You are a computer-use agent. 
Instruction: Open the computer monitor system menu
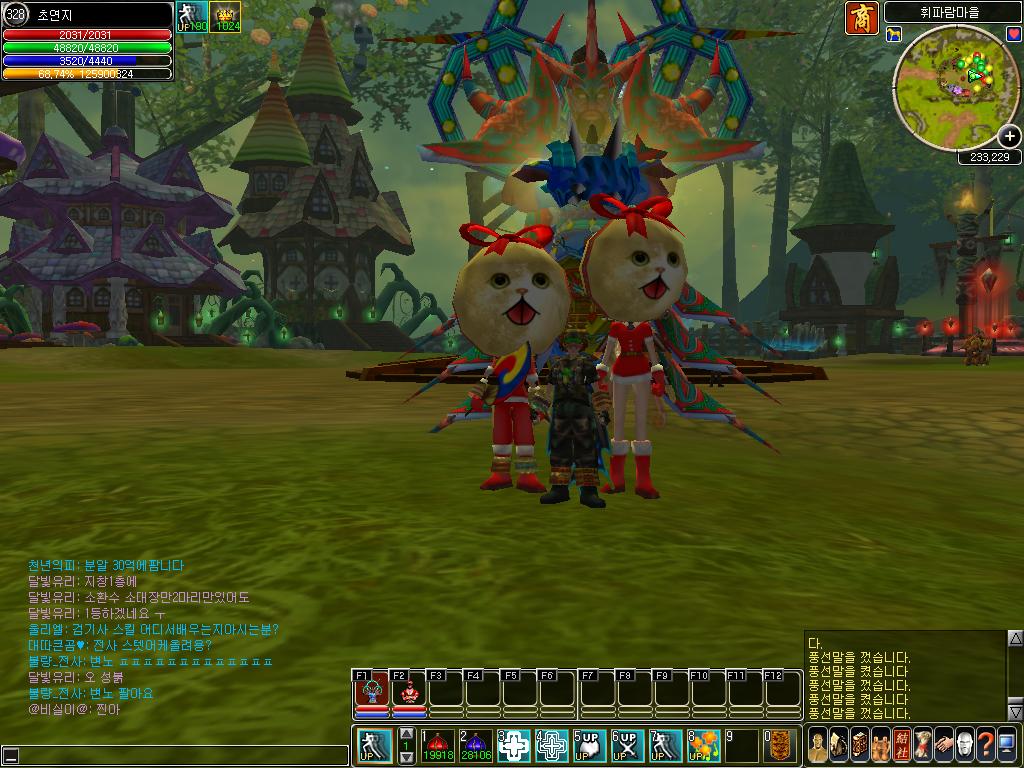[x=1006, y=744]
